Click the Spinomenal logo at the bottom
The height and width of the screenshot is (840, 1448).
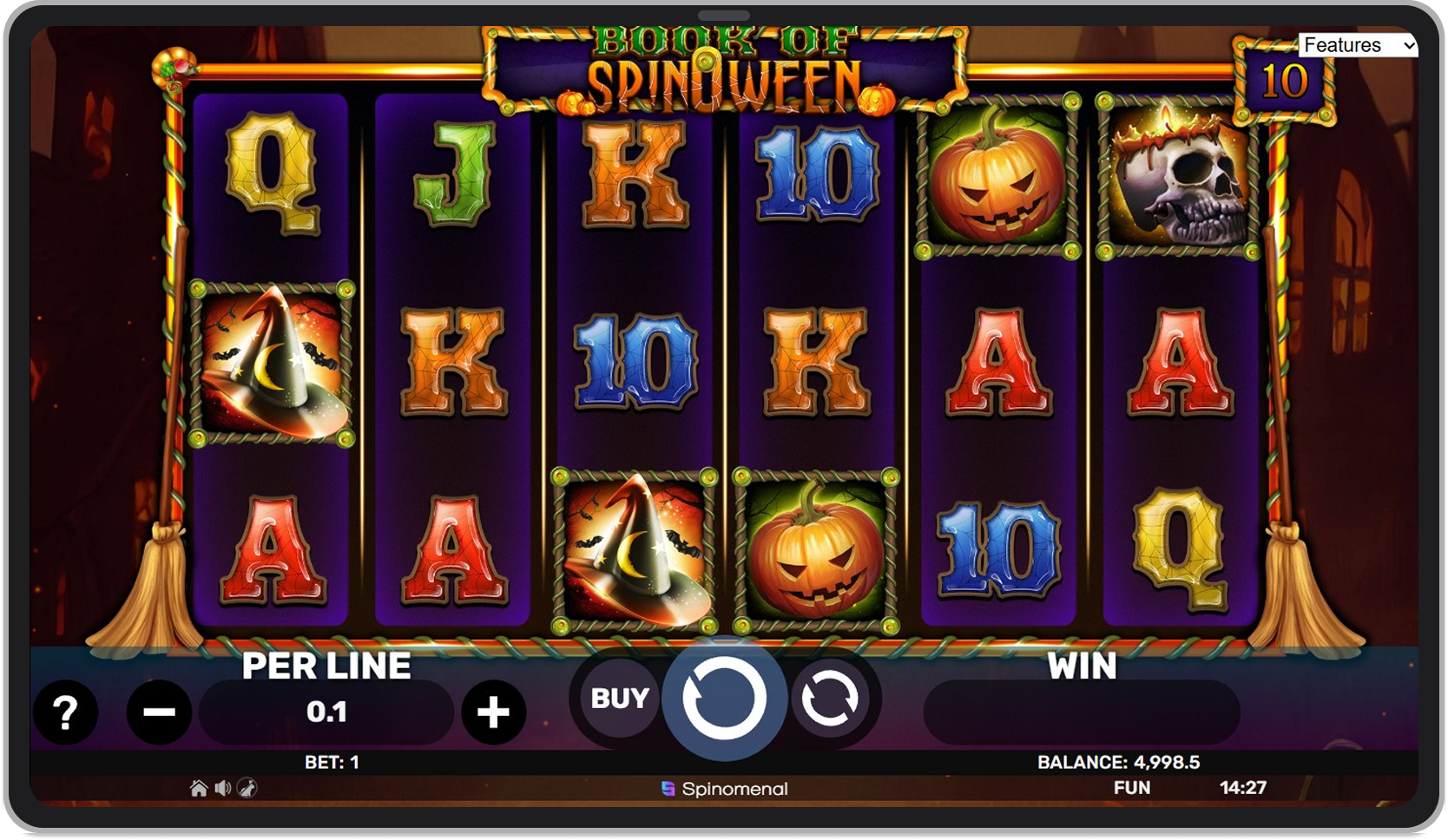click(723, 789)
